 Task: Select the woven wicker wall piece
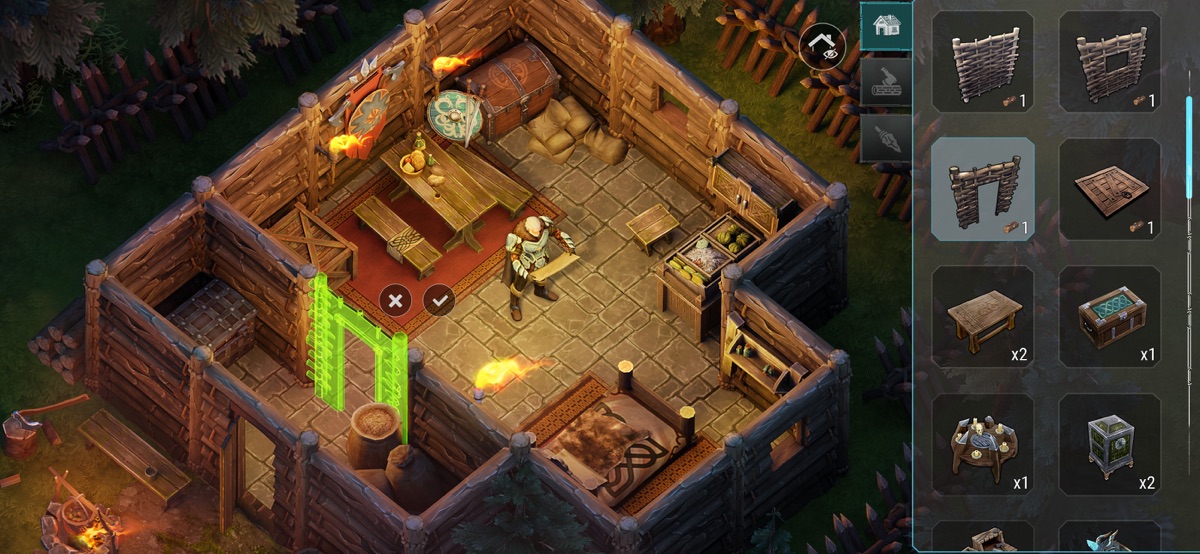983,61
